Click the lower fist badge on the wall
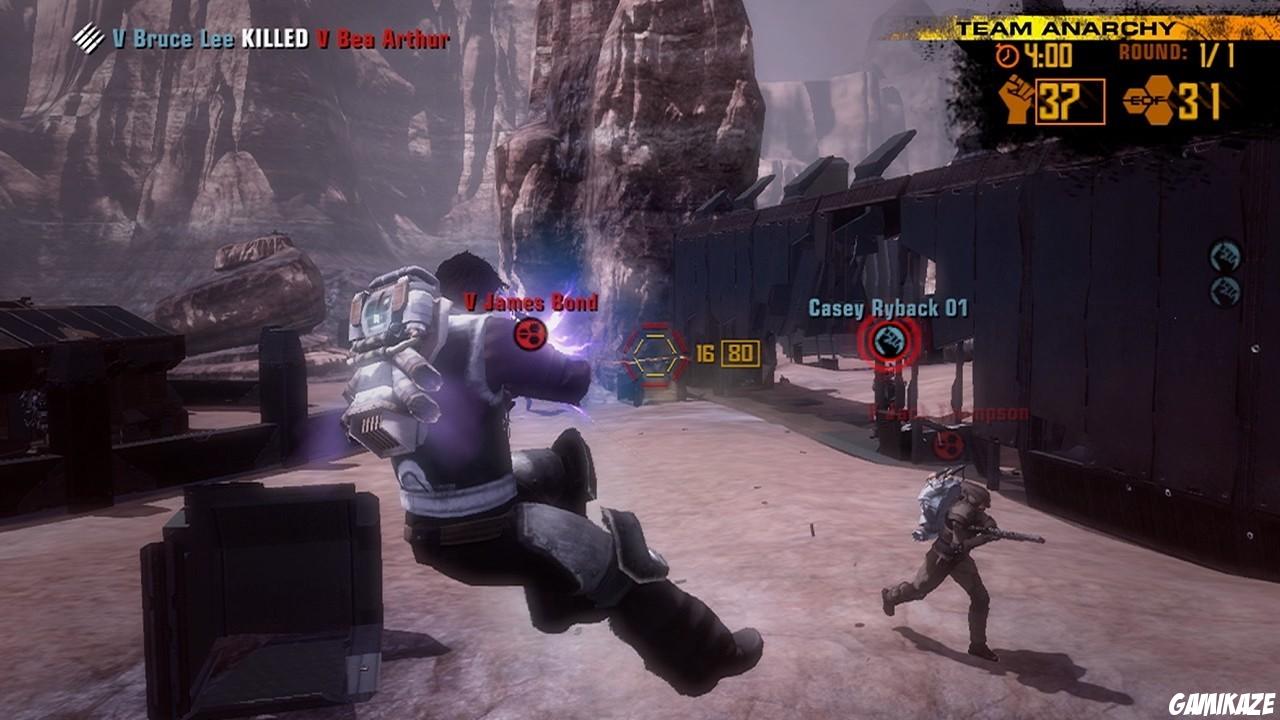 [x=1225, y=291]
